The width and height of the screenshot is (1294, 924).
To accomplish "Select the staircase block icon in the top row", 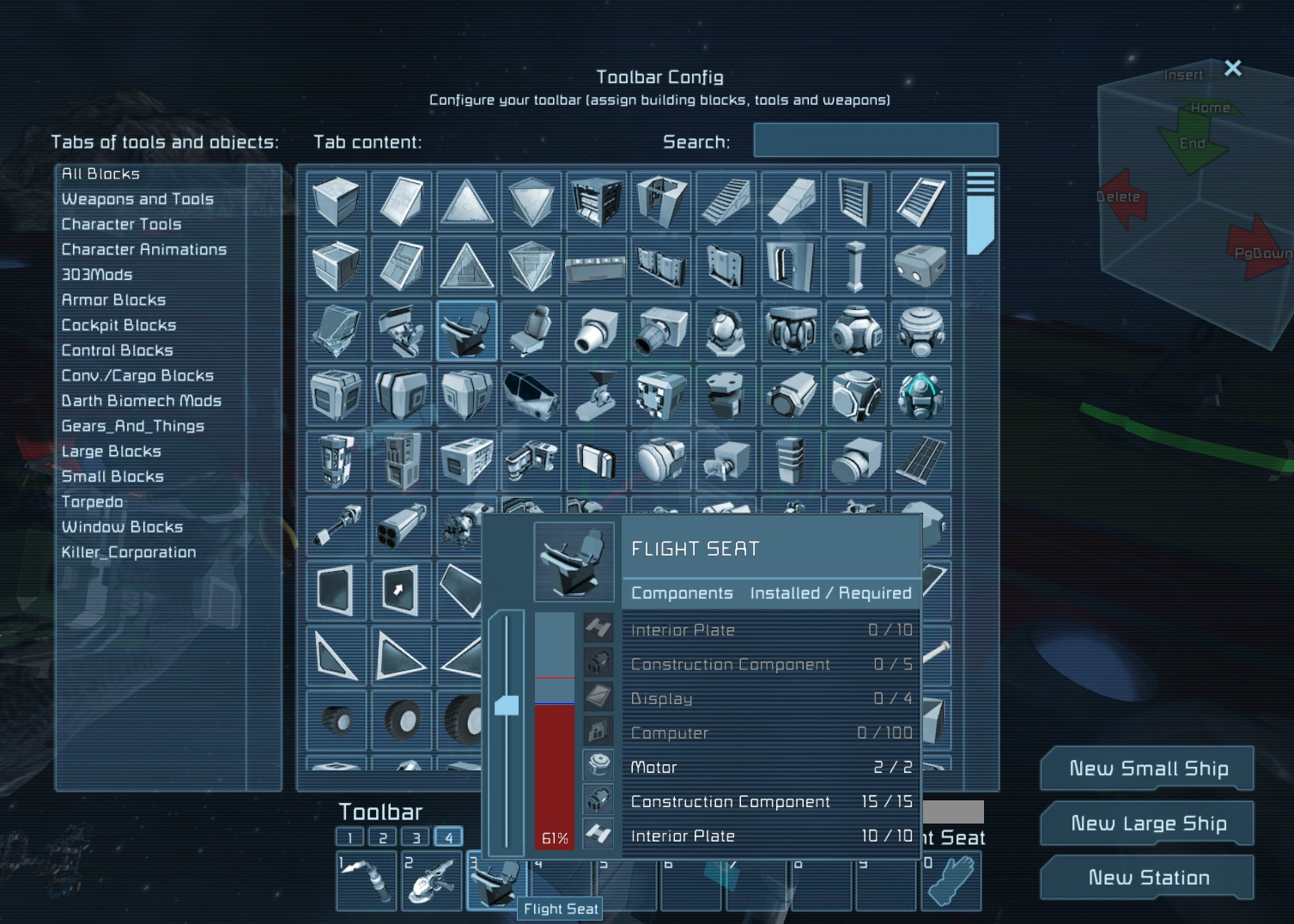I will [726, 202].
